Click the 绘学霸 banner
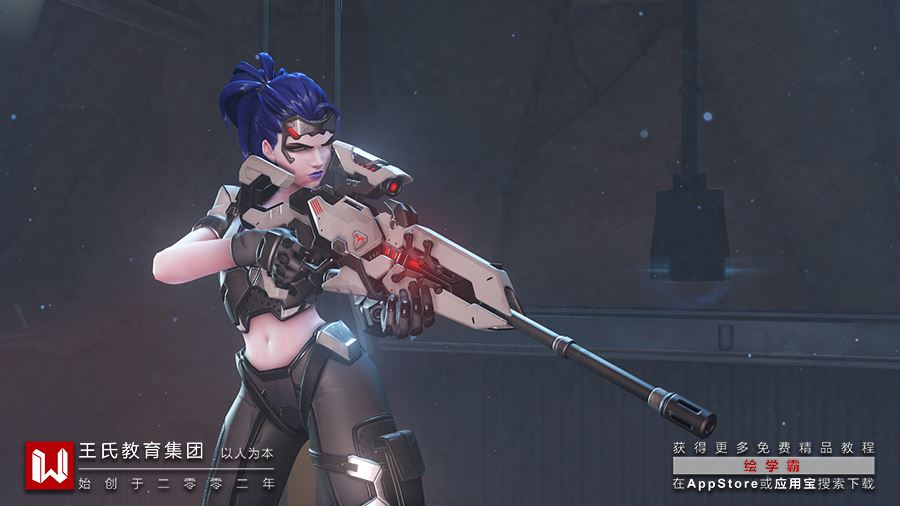Viewport: 900px width, 506px height. (x=773, y=466)
